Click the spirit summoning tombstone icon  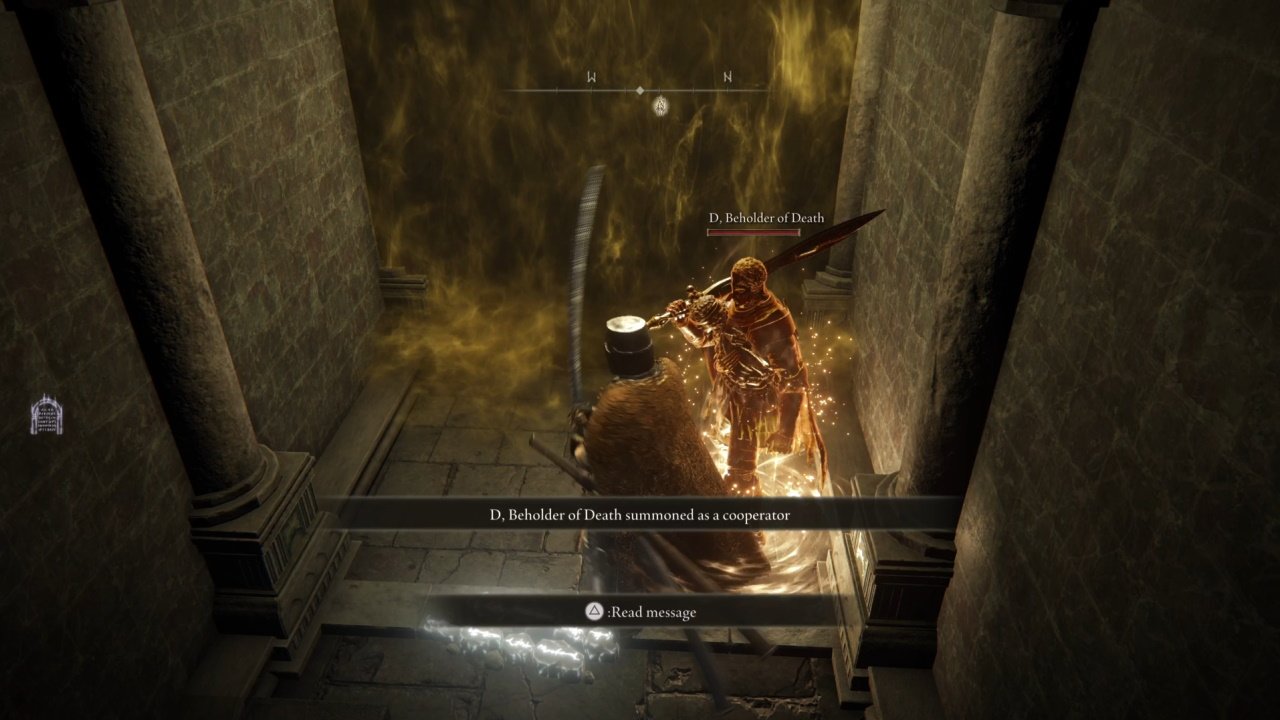pyautogui.click(x=46, y=415)
